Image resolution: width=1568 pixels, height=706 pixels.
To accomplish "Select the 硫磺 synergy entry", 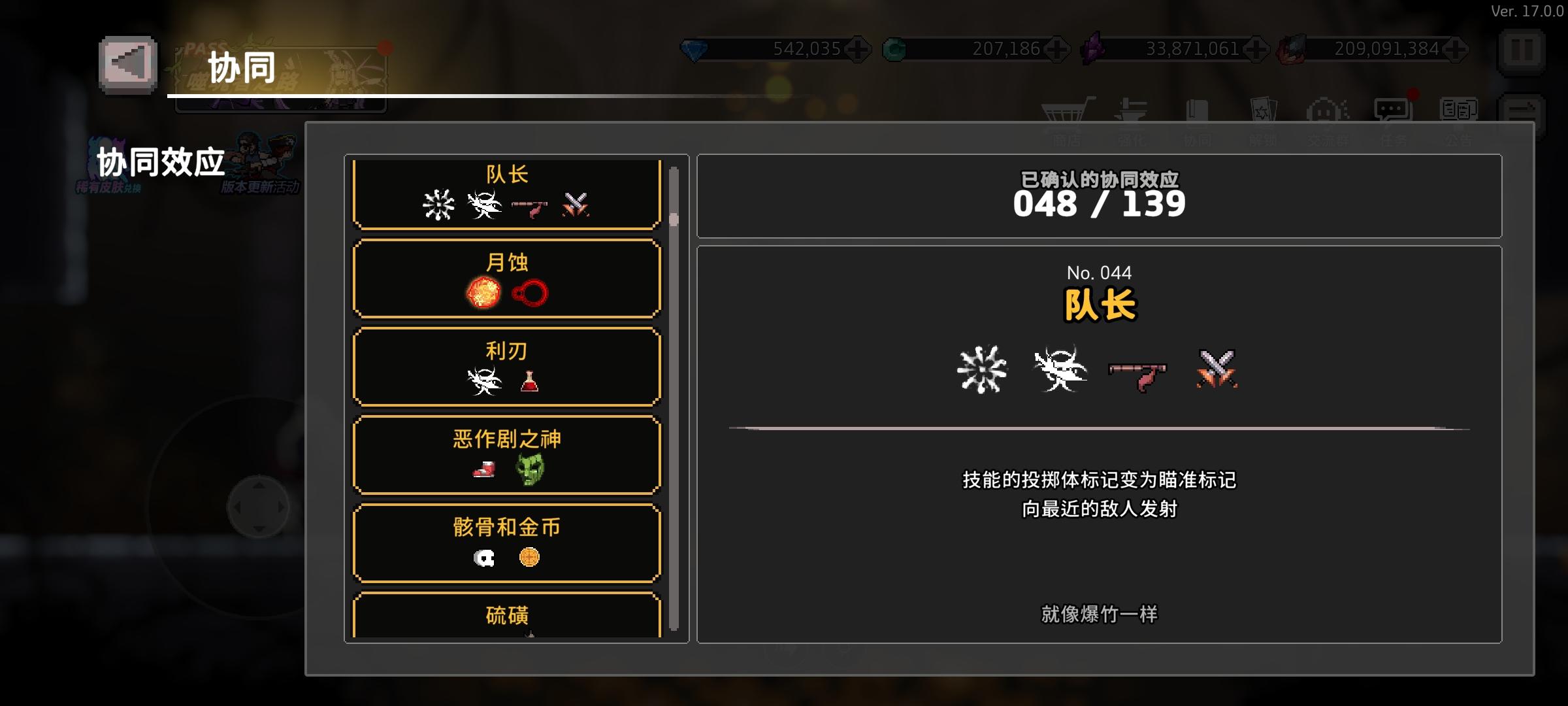I will (x=506, y=618).
